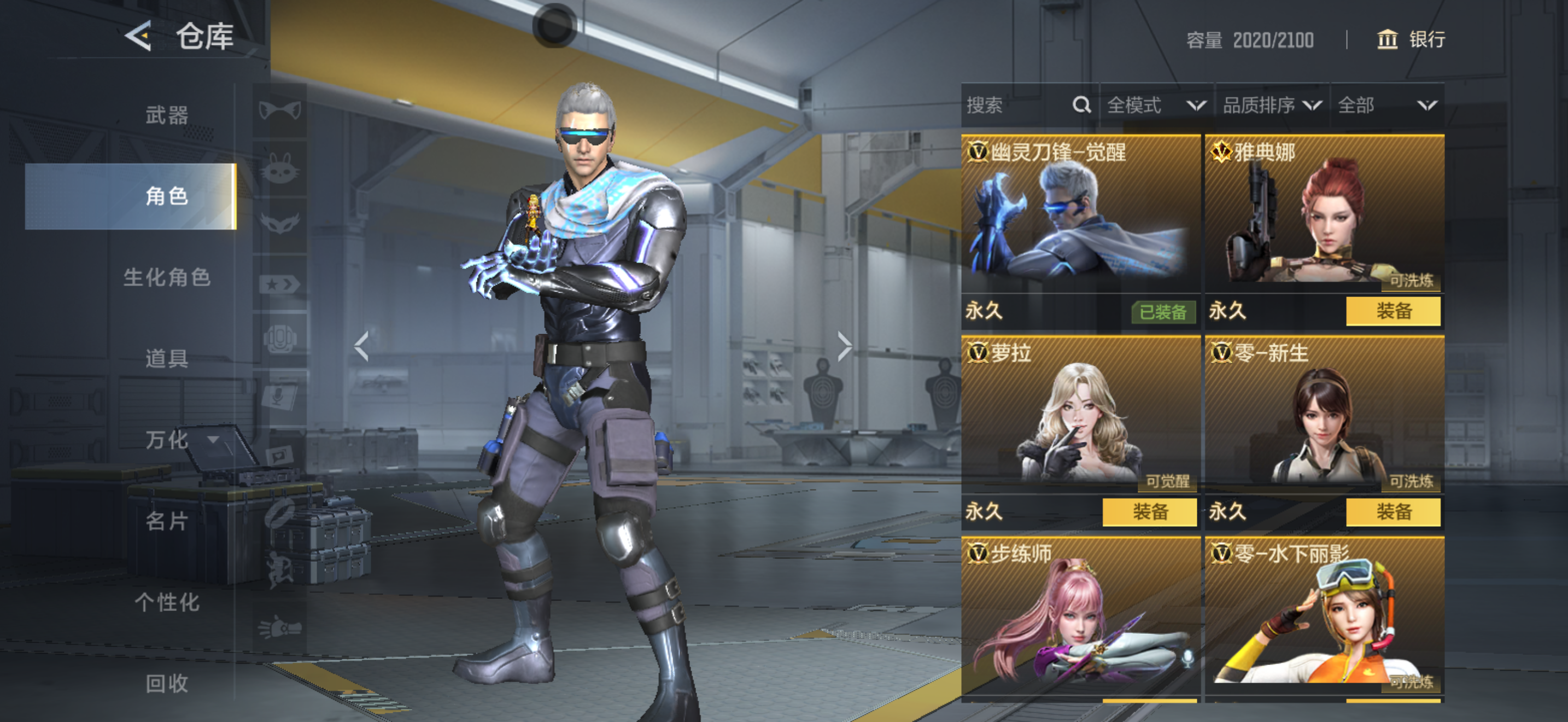Viewport: 1568px width, 722px height.
Task: Equip the 雅典娜 character
Action: click(1393, 311)
